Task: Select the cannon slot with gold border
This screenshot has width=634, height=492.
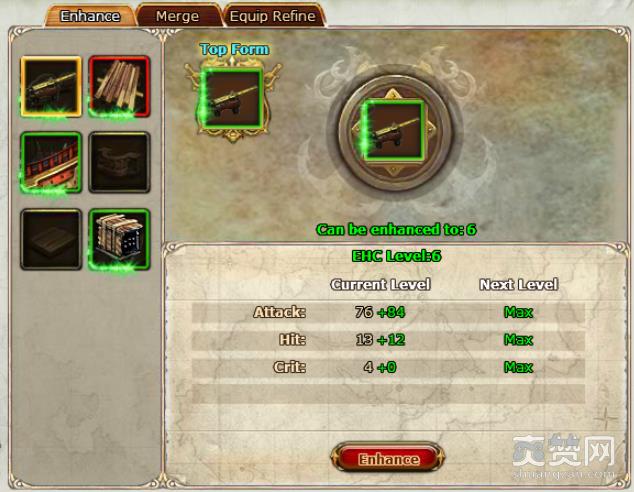Action: (x=50, y=86)
